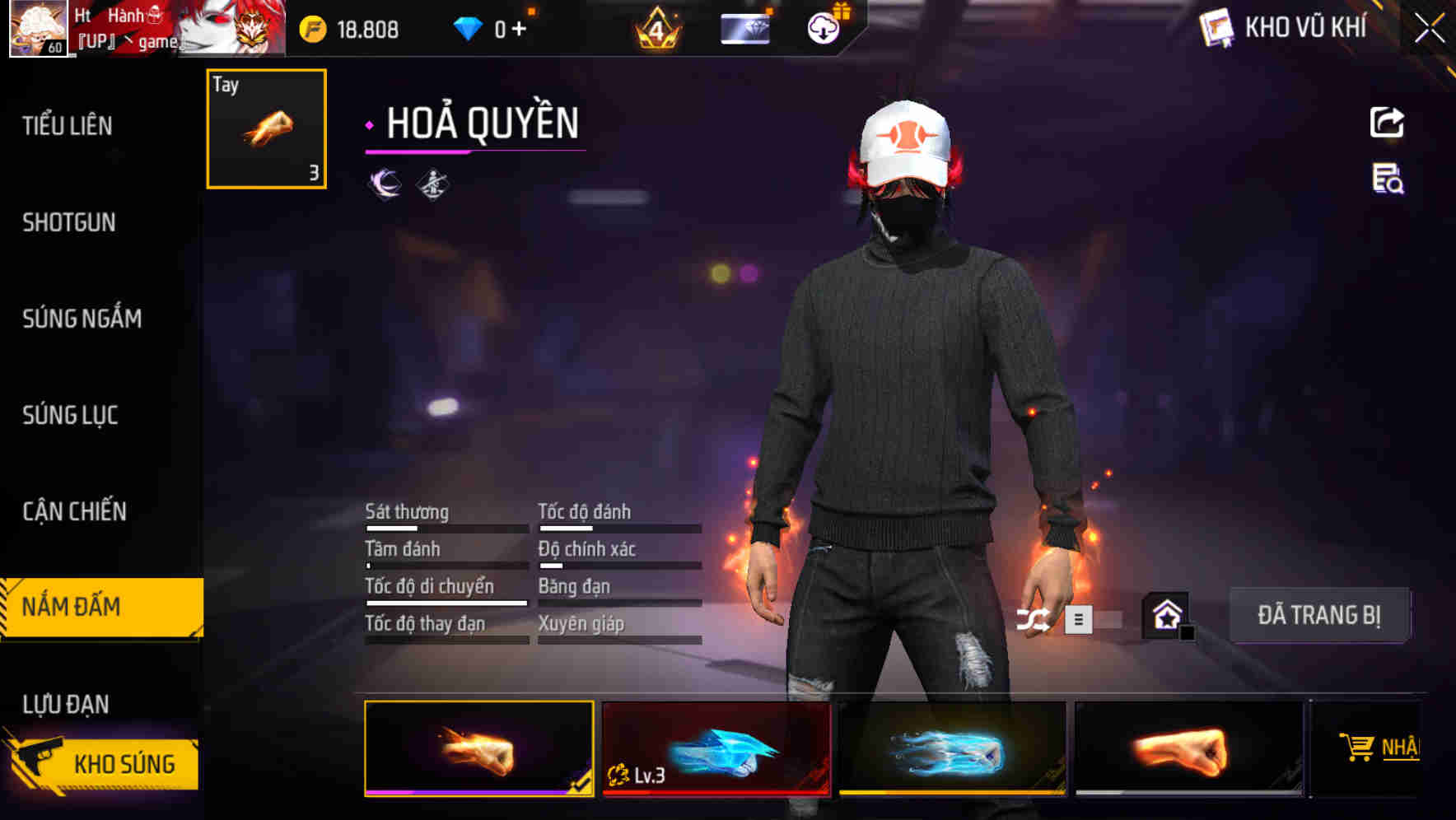Expand the CẬN CHIẾN section
The width and height of the screenshot is (1456, 820).
coord(73,510)
